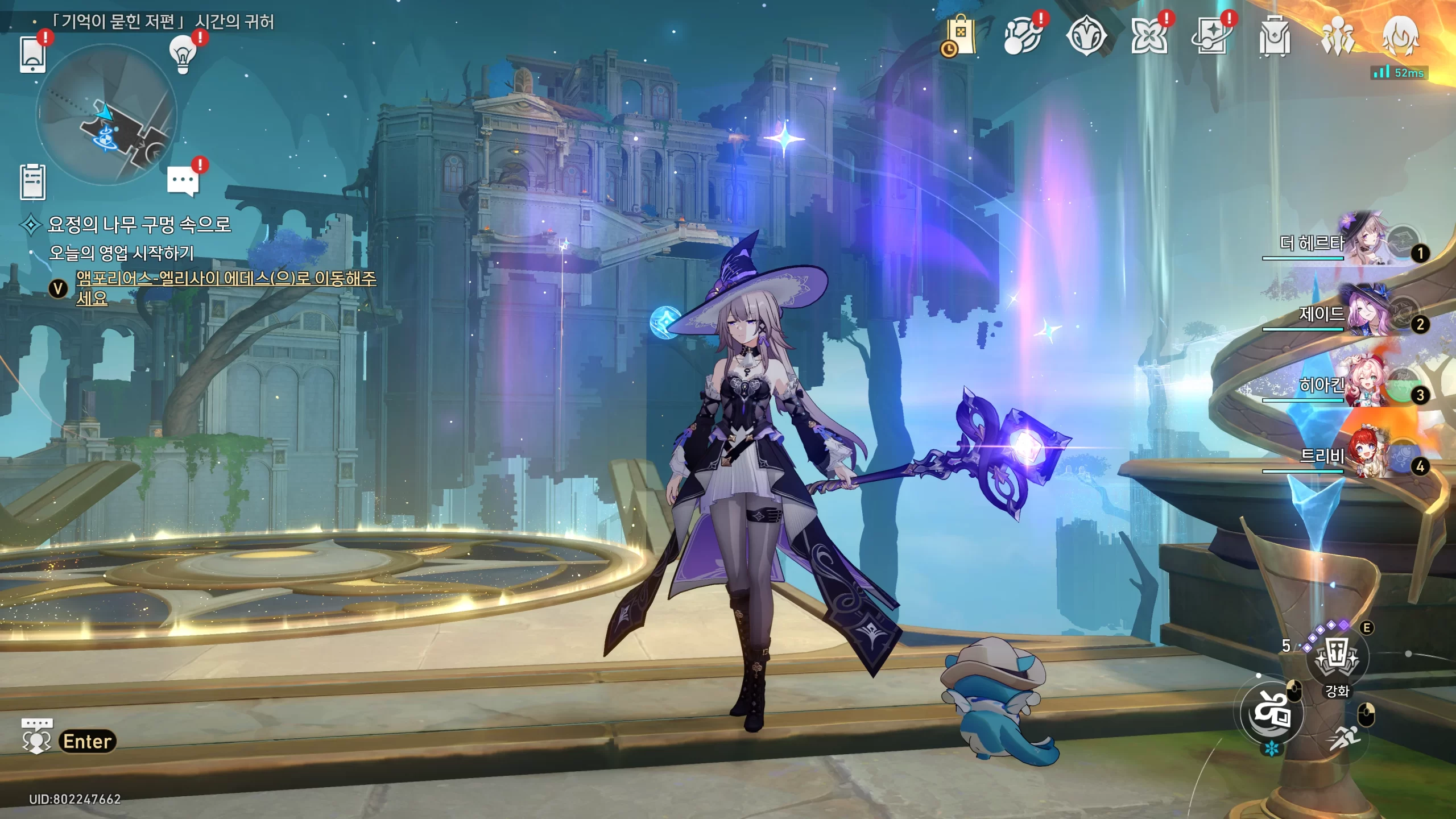Viewport: 1456px width, 819px height.
Task: Activate the 강화 technique skill button
Action: click(x=1337, y=658)
